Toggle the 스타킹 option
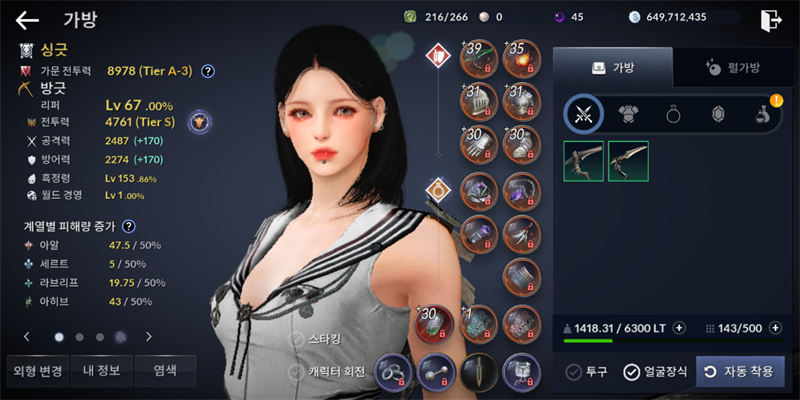This screenshot has height=400, width=800. tap(297, 339)
